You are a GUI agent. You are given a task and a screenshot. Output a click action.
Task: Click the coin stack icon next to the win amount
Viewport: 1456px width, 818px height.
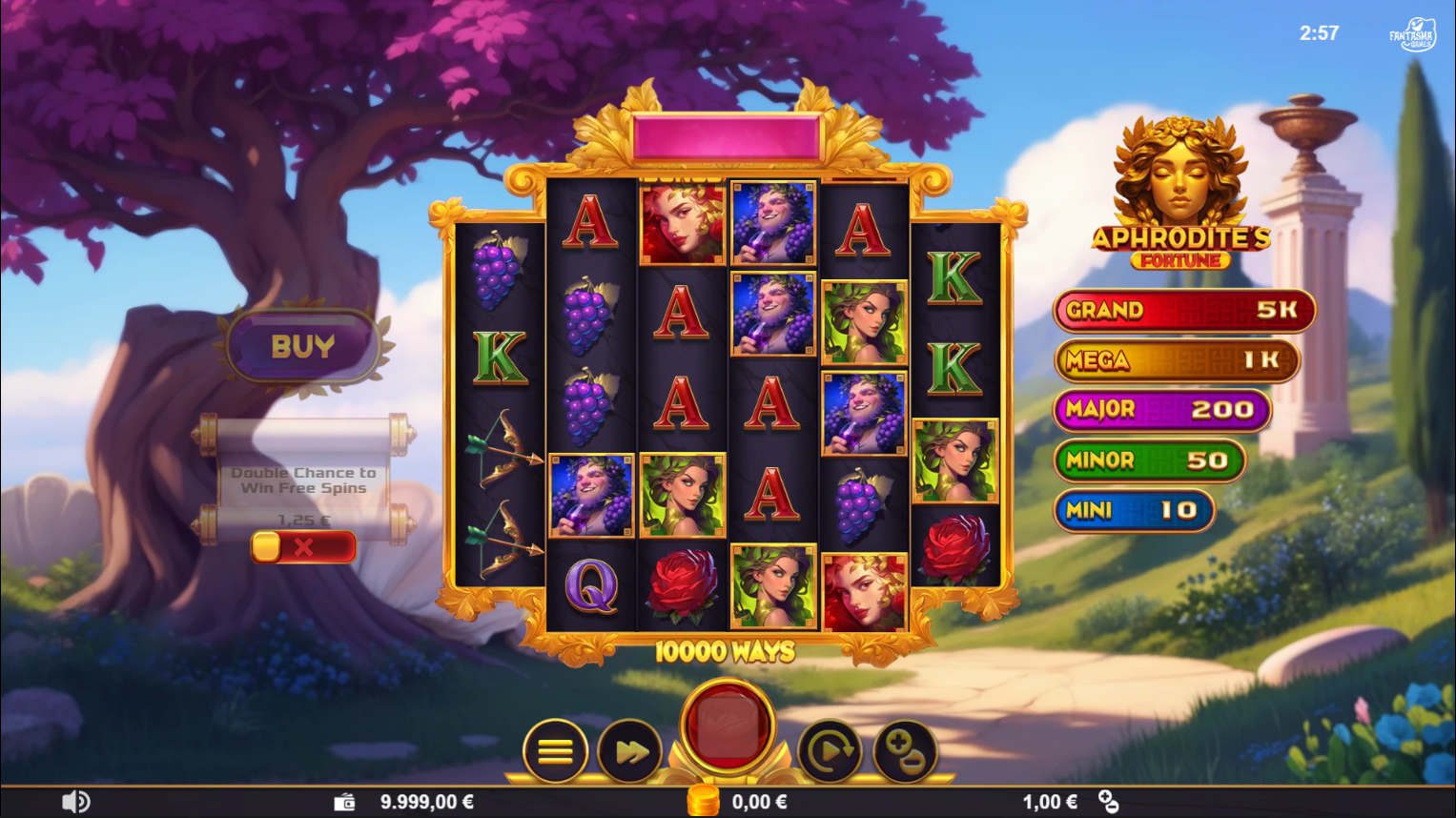pyautogui.click(x=703, y=801)
